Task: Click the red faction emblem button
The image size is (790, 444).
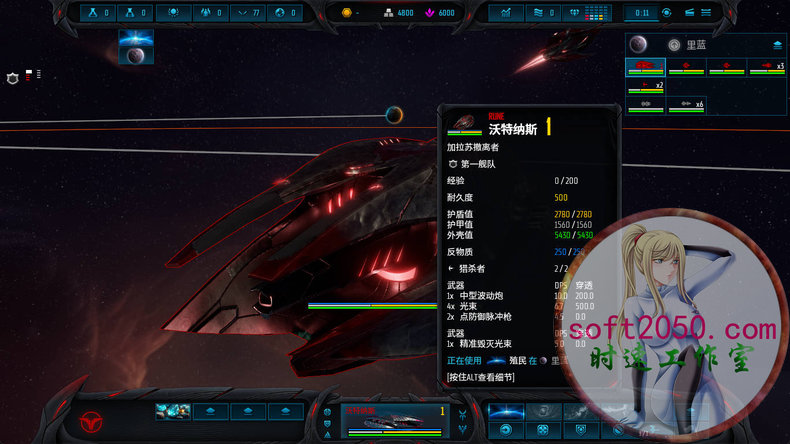Action: click(91, 419)
